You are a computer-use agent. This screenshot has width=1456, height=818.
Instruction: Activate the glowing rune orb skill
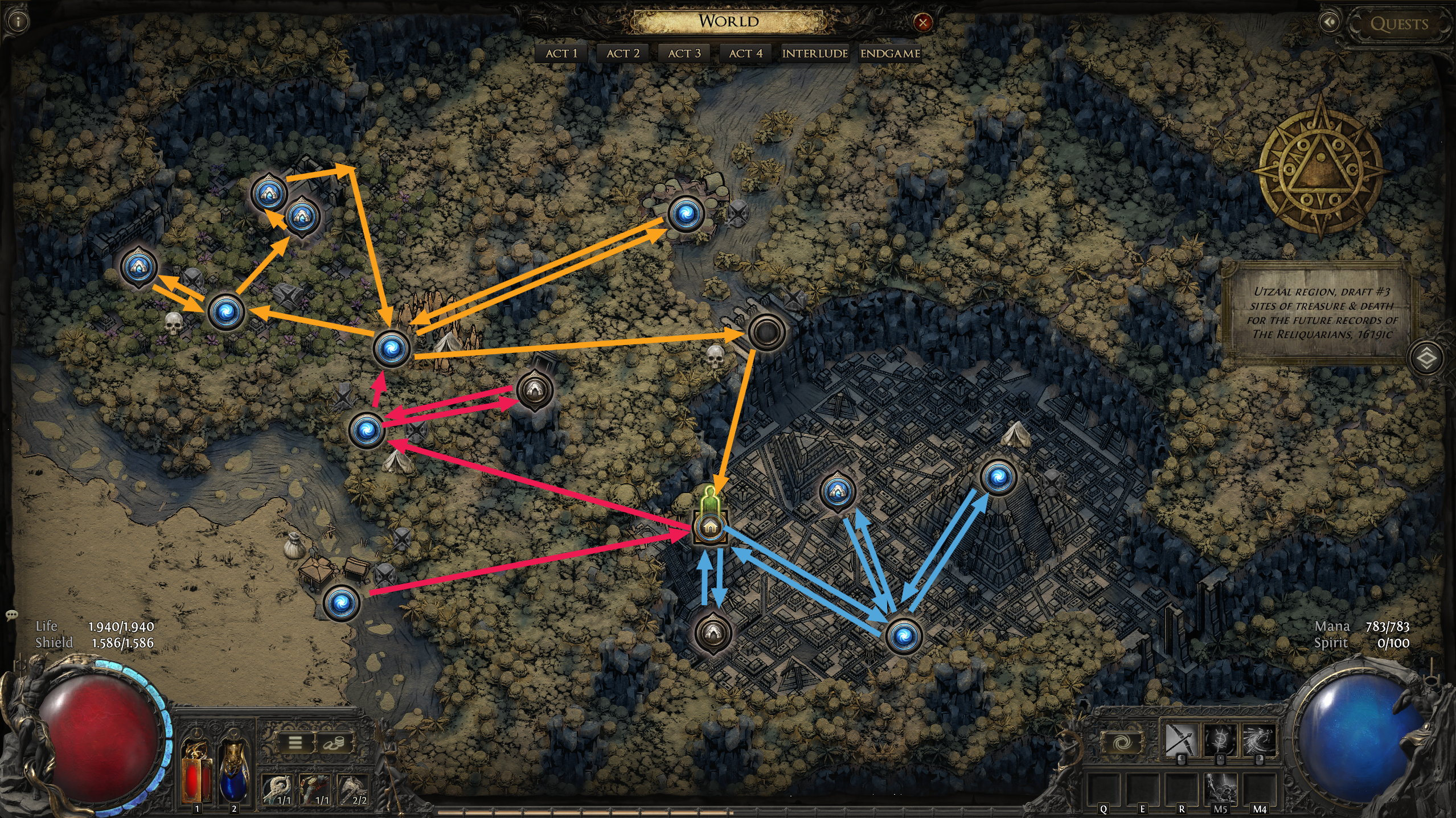point(1220,740)
